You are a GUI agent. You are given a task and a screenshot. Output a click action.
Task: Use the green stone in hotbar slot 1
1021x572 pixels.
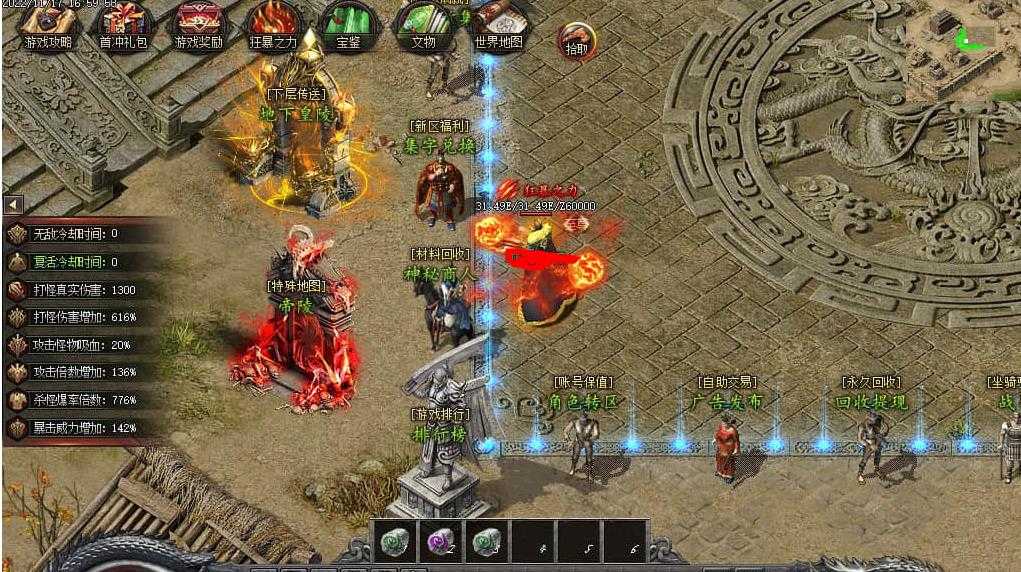click(x=394, y=541)
